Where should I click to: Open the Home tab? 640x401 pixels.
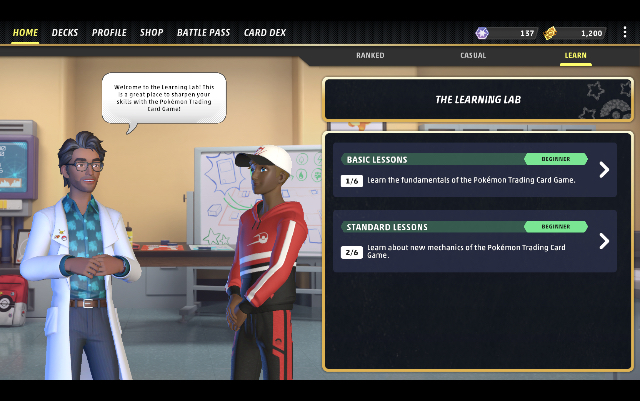pyautogui.click(x=25, y=33)
